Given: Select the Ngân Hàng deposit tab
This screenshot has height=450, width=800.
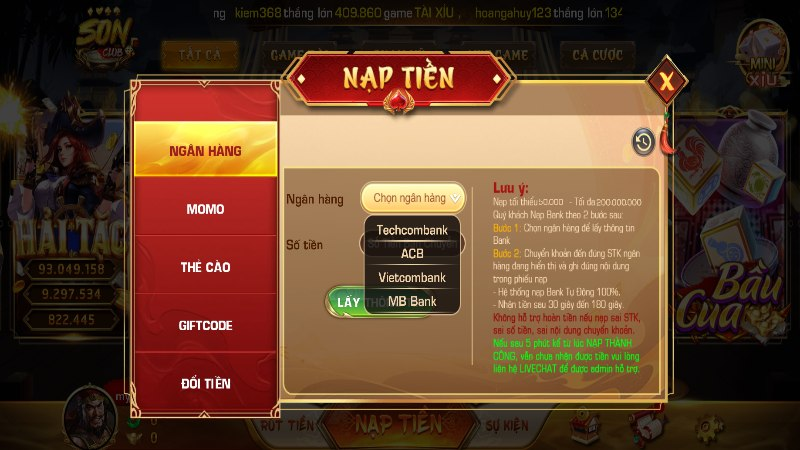Looking at the screenshot, I should (205, 150).
